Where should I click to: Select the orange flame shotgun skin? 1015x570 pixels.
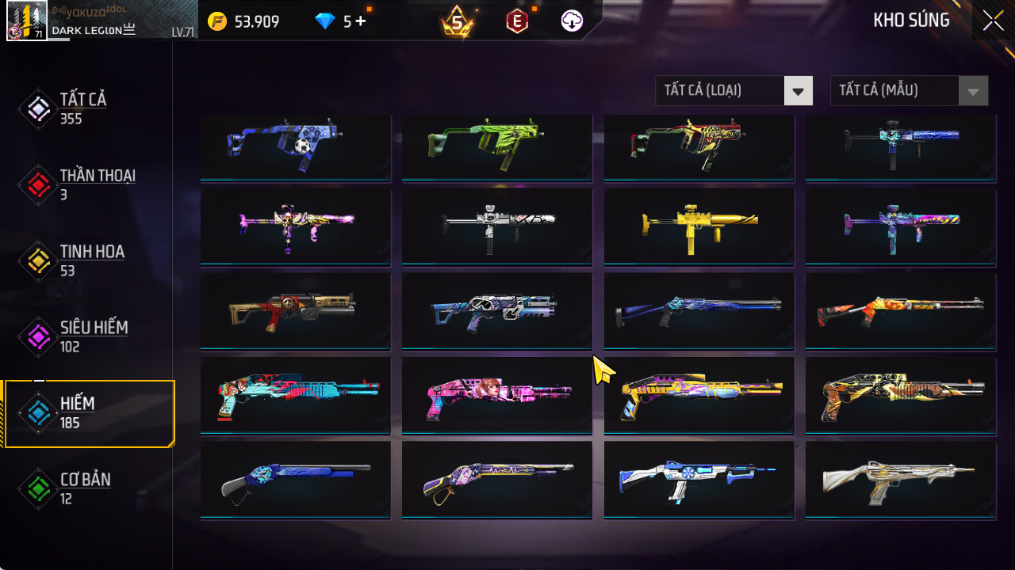[900, 312]
